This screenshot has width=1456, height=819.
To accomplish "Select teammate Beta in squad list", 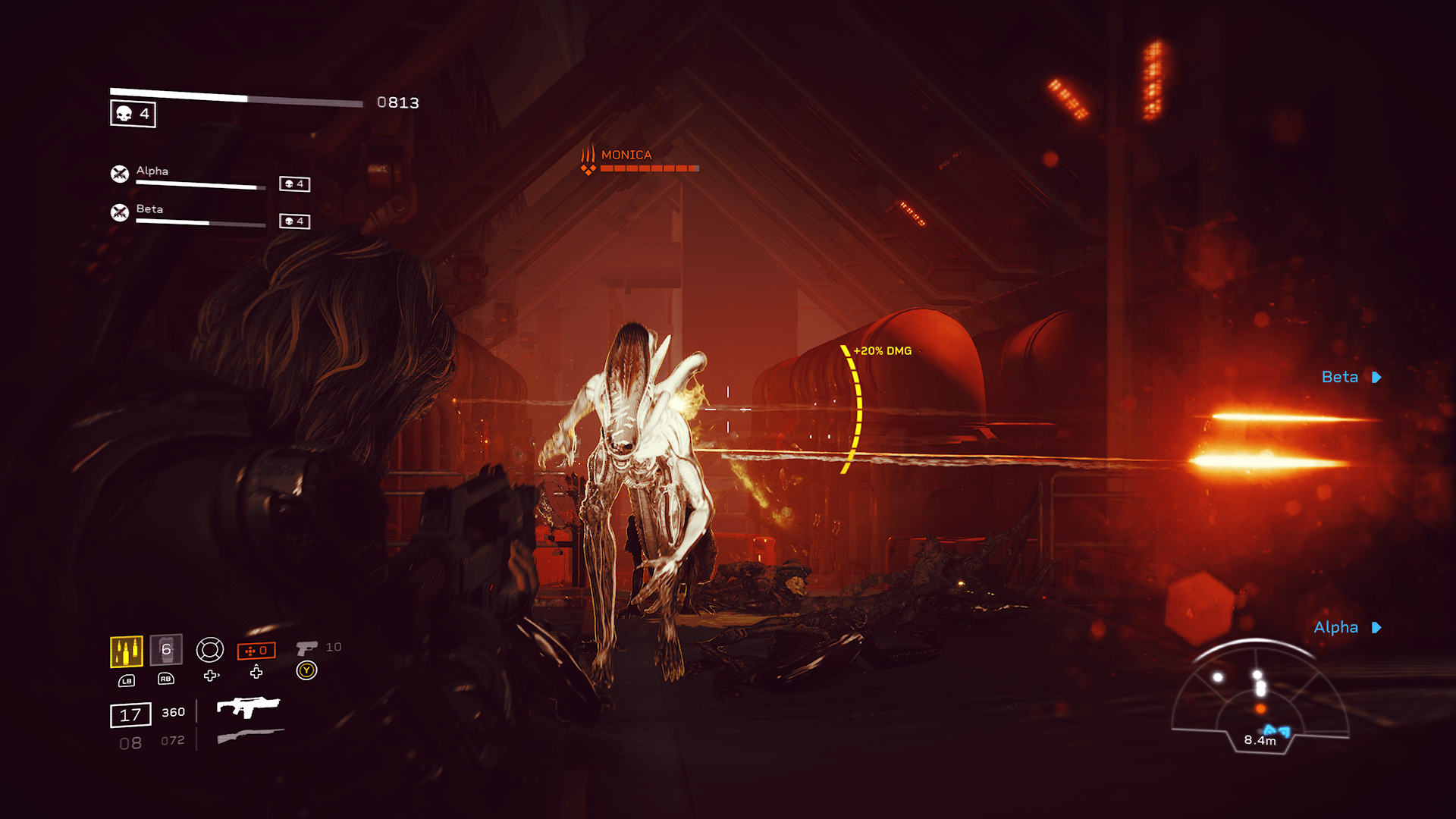I will [149, 209].
